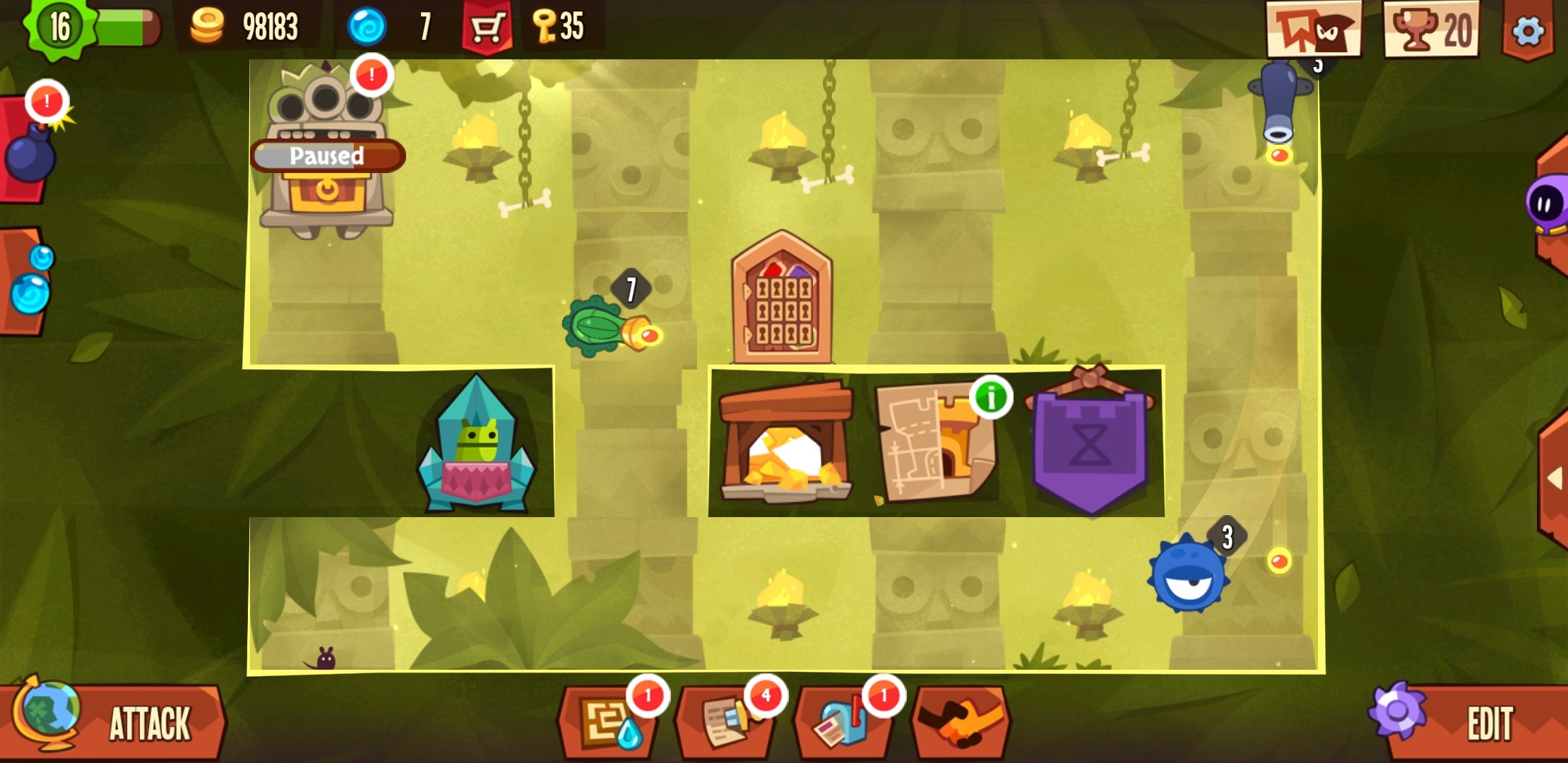Select the gold mine building
Screen dimensions: 1568x763
click(x=785, y=444)
